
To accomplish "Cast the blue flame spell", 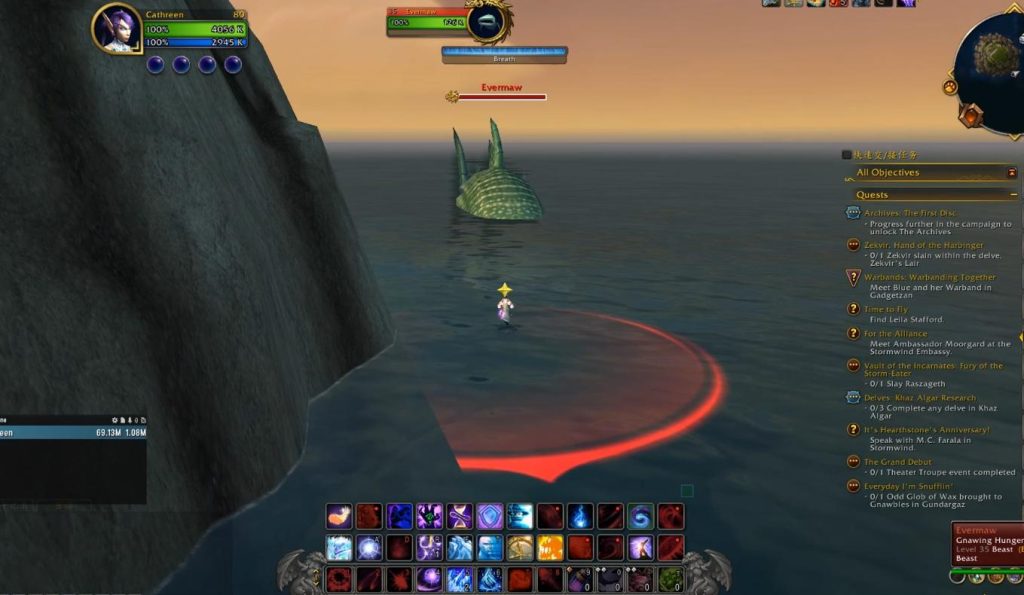I will [x=580, y=516].
